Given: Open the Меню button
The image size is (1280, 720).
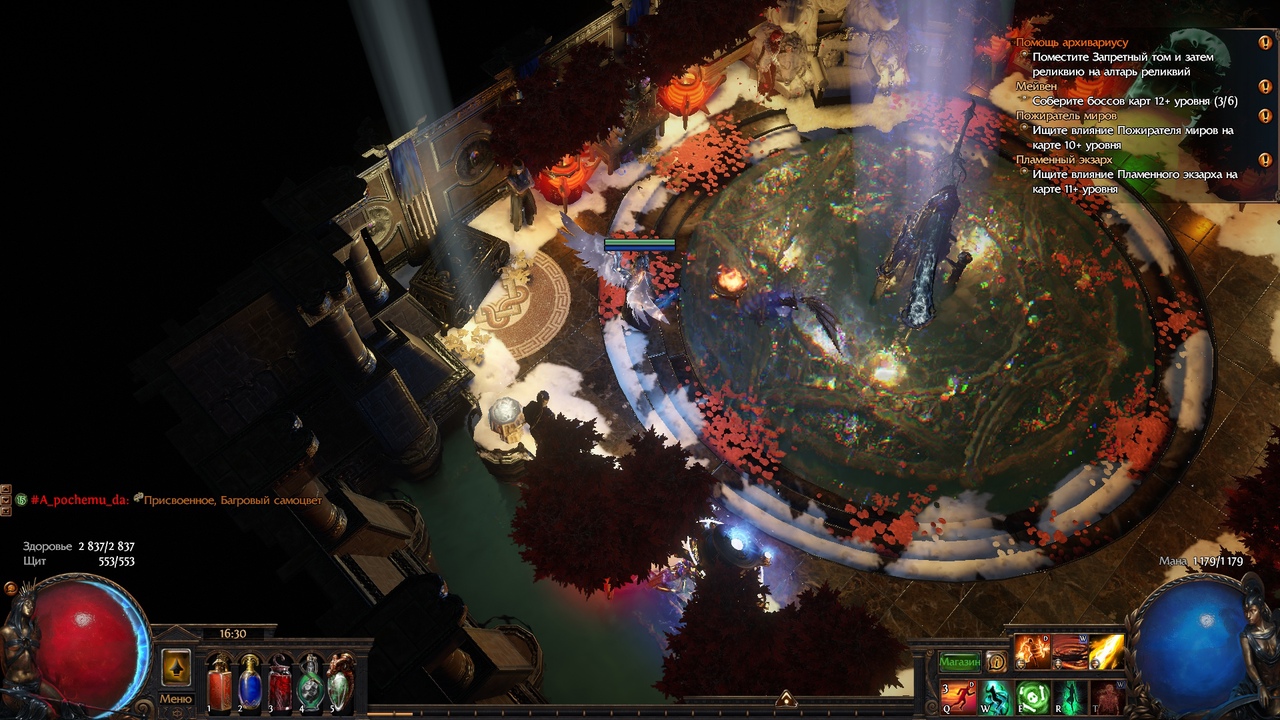Looking at the screenshot, I should pos(176,699).
